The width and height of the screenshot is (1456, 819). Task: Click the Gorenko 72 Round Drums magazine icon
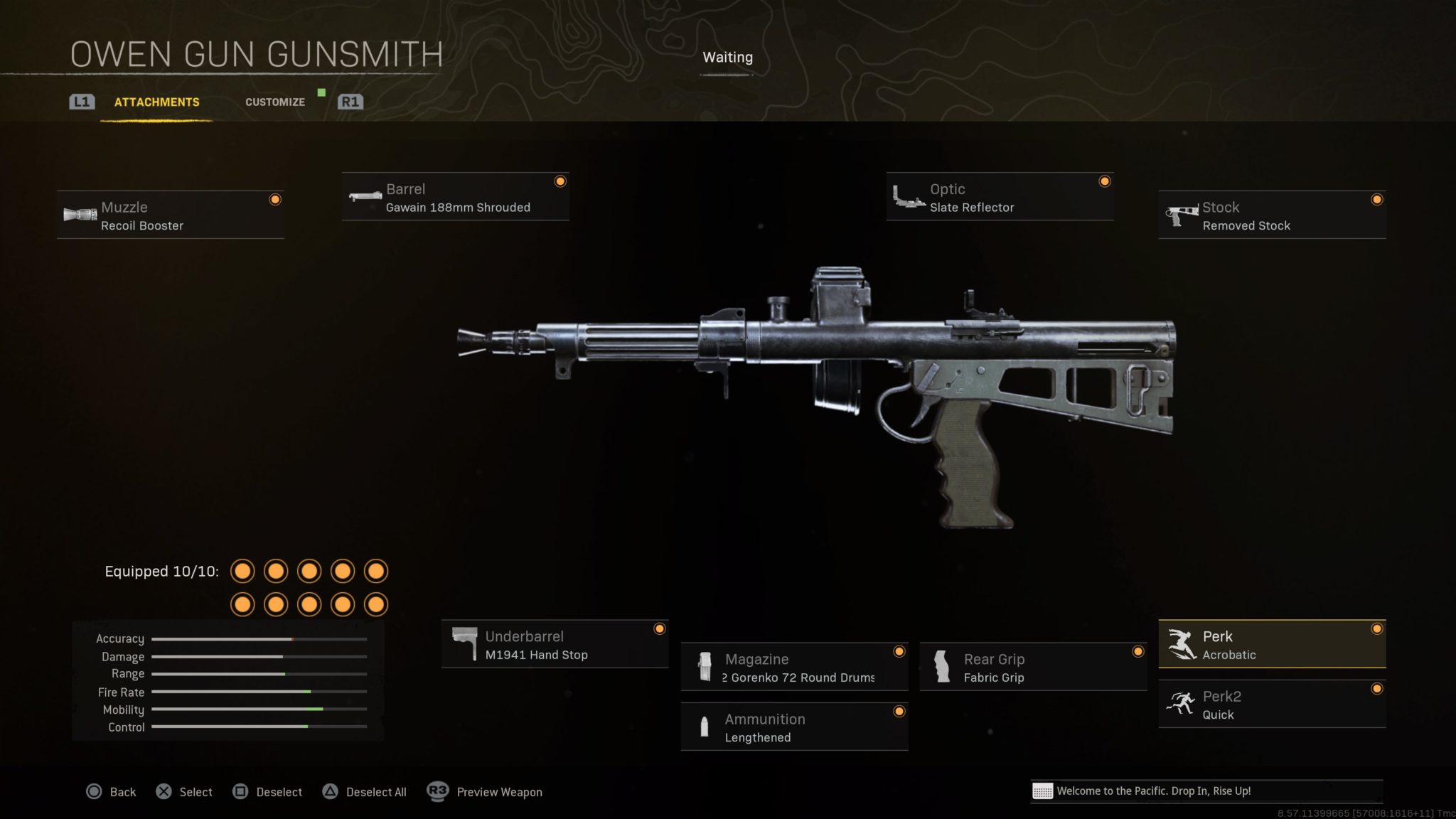pyautogui.click(x=705, y=667)
